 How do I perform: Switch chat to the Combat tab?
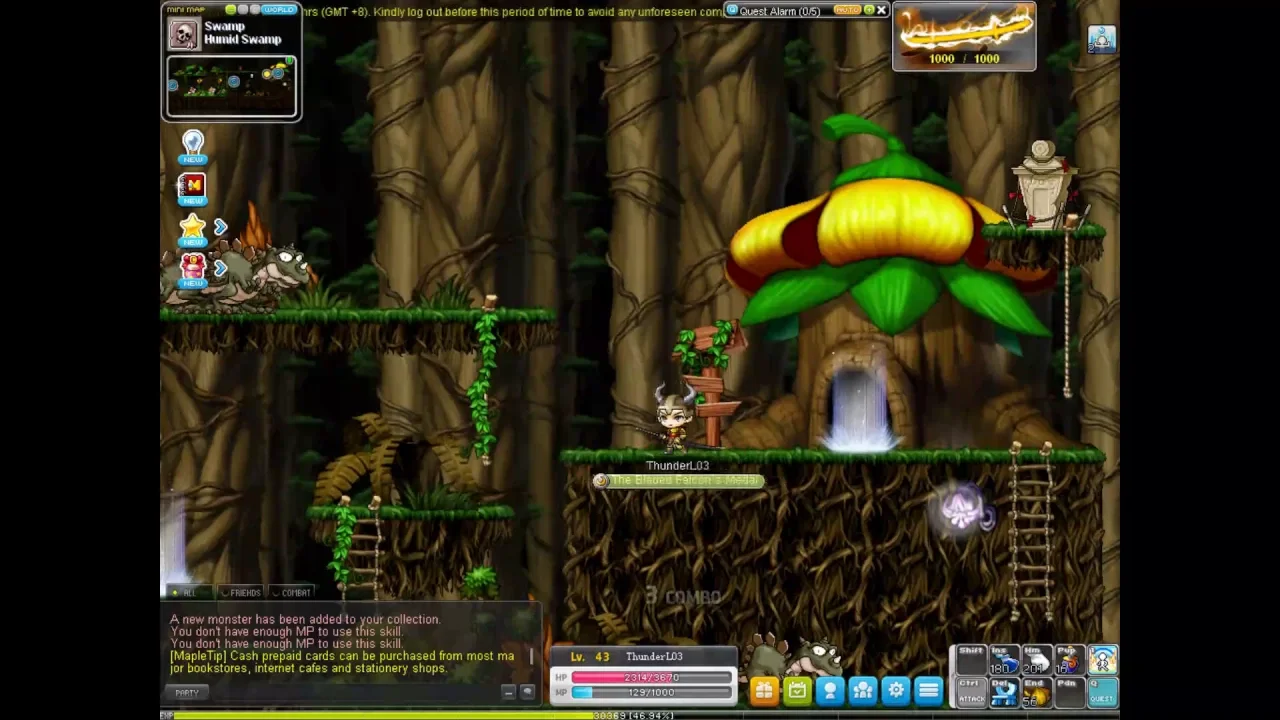point(291,593)
